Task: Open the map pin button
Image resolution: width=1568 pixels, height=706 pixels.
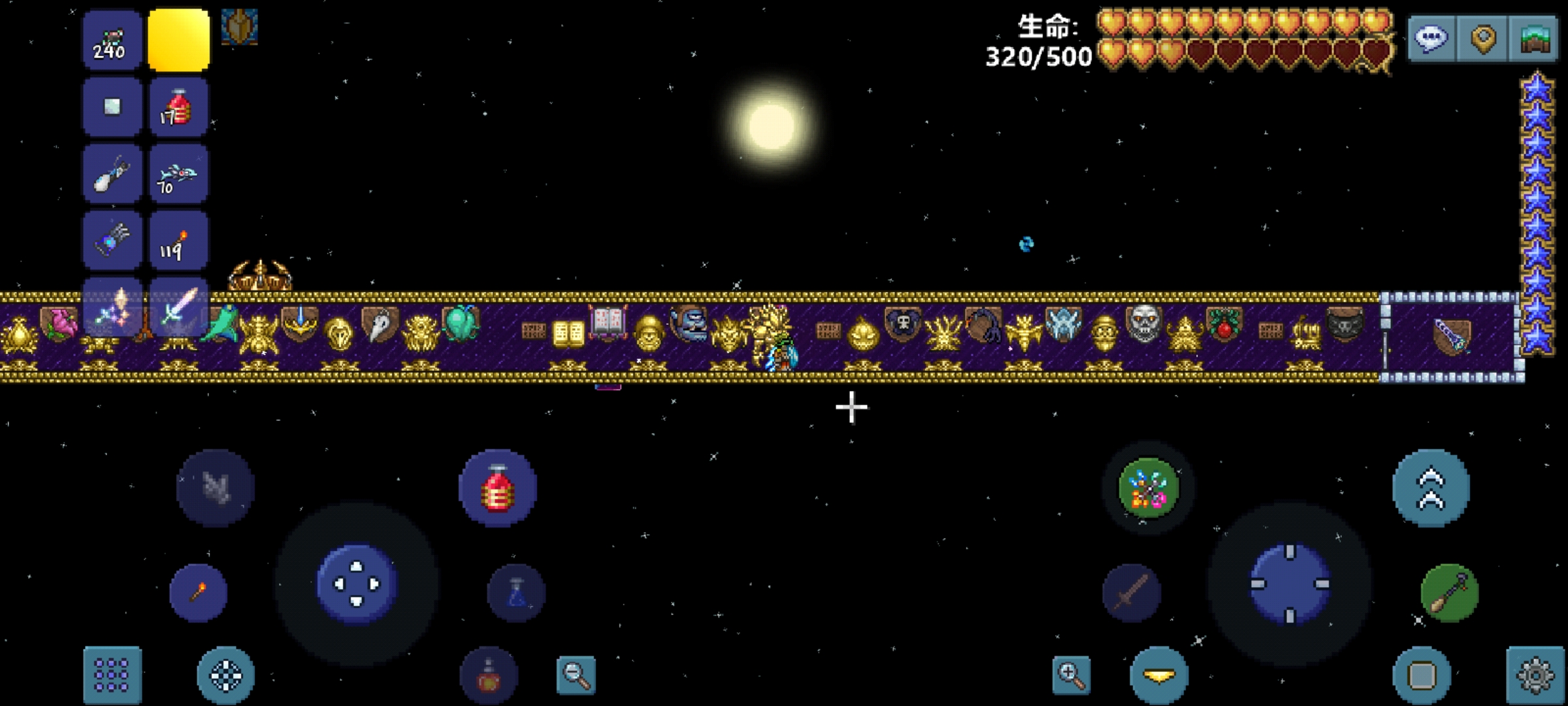Action: (x=1483, y=39)
